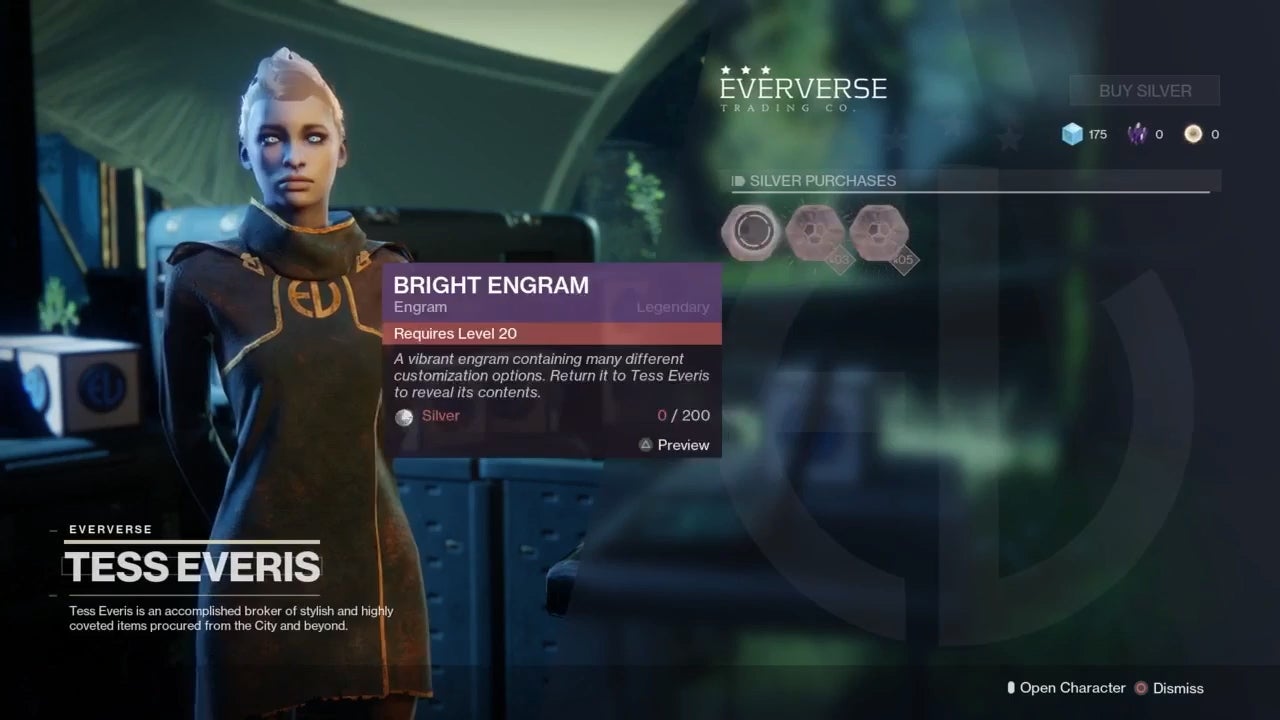
Task: Select the x03 Bright Engram bundle
Action: pos(815,231)
